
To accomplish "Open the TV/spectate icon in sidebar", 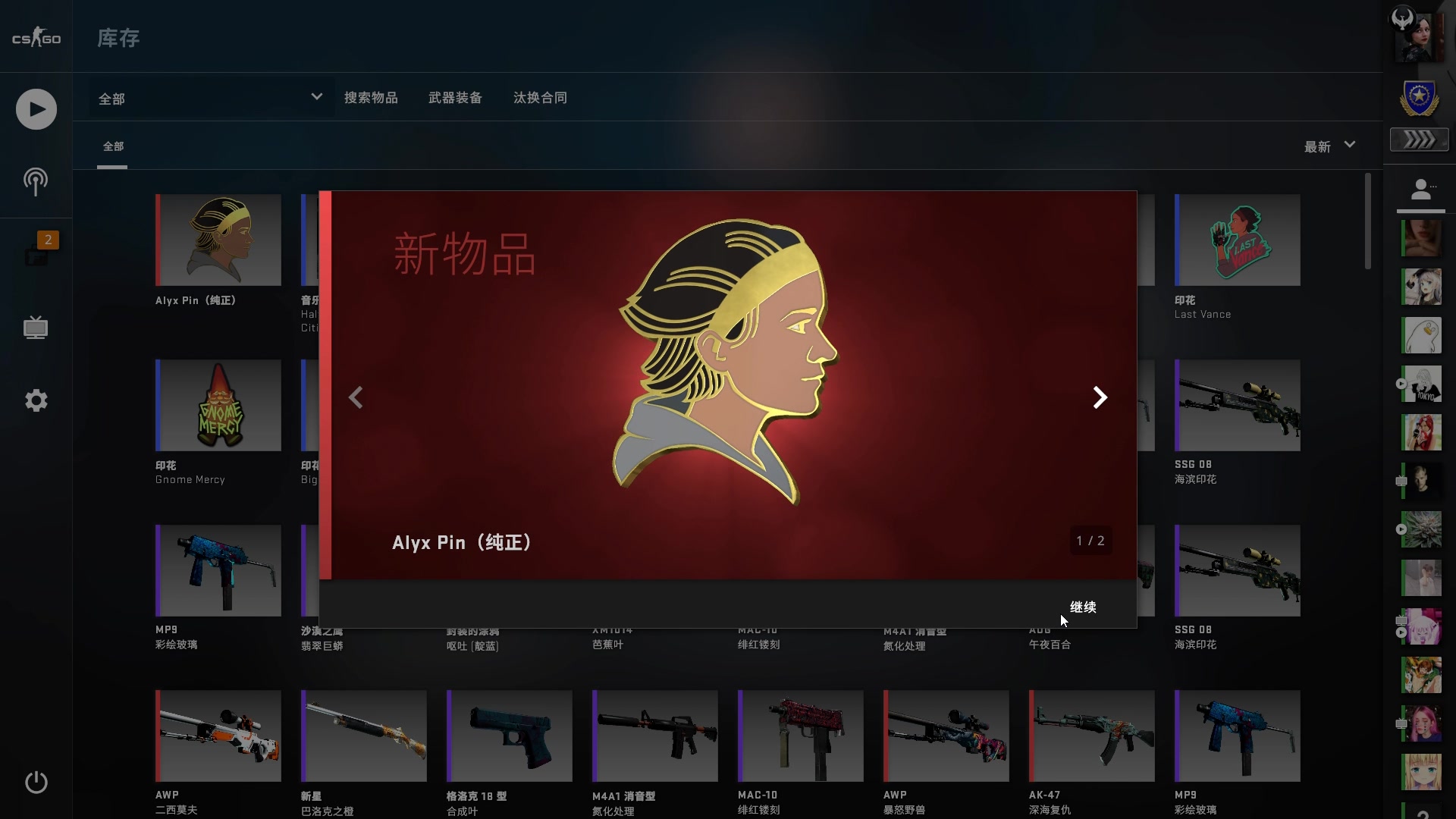I will click(x=35, y=328).
